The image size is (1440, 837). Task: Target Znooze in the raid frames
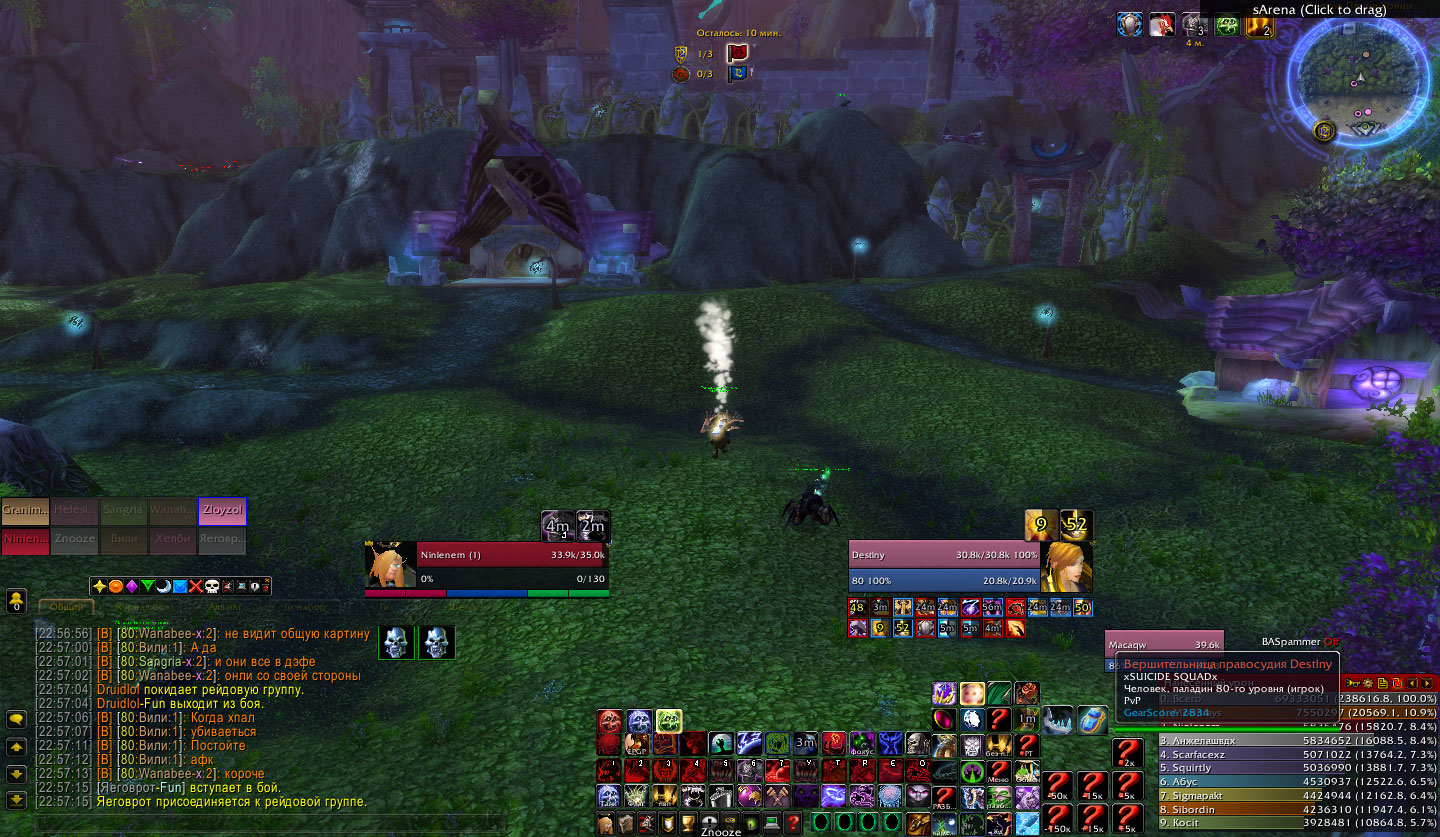[75, 541]
